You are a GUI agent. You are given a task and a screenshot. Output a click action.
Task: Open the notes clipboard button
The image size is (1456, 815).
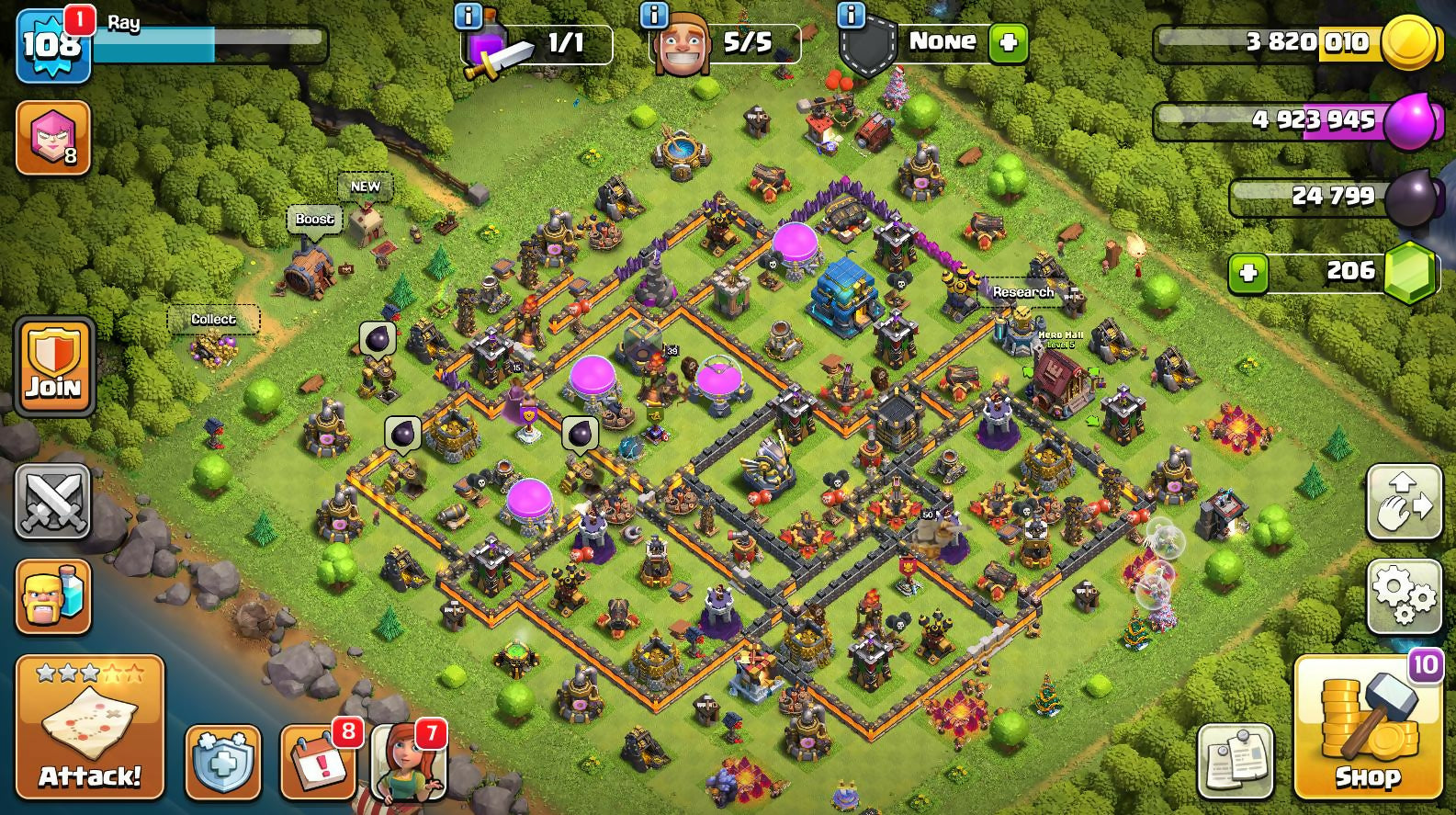[x=1236, y=762]
